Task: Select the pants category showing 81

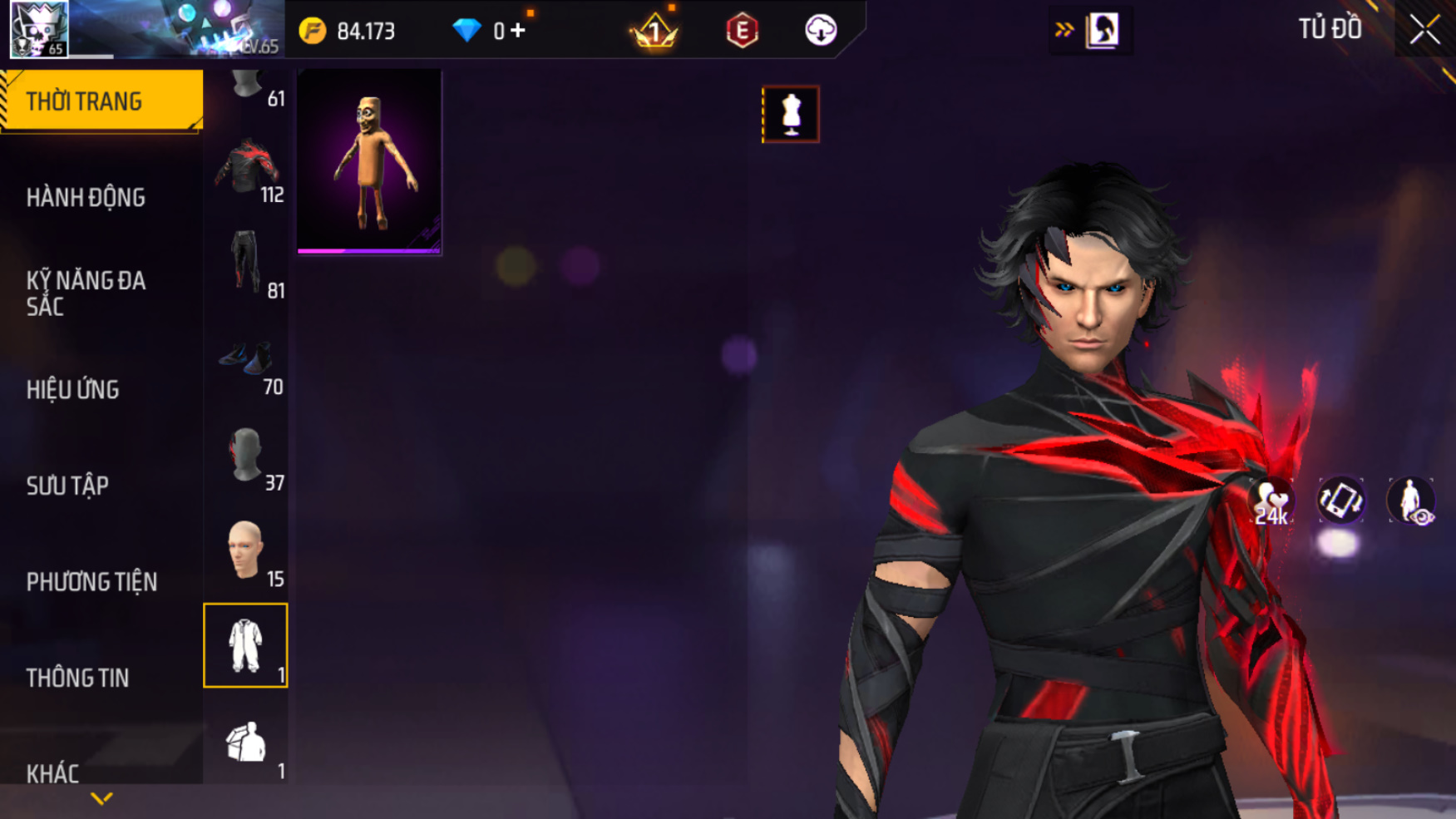Action: tap(246, 264)
